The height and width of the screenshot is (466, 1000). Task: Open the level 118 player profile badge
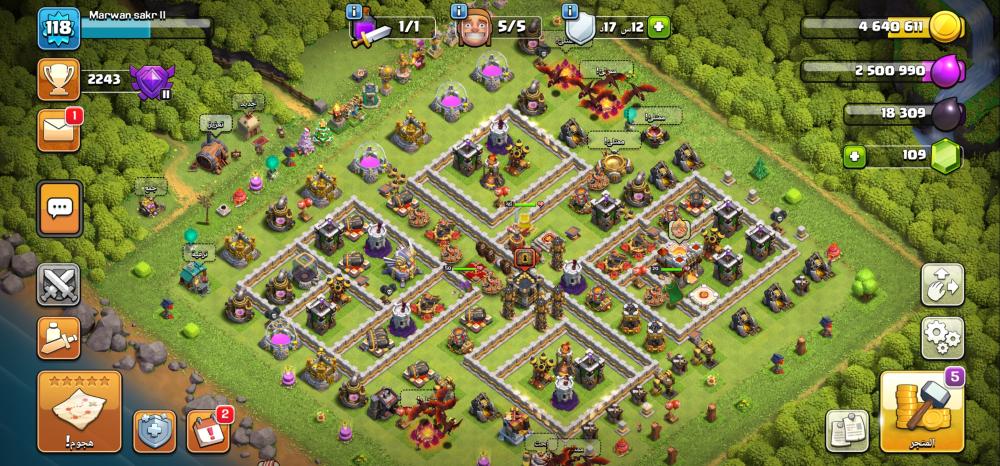59,29
